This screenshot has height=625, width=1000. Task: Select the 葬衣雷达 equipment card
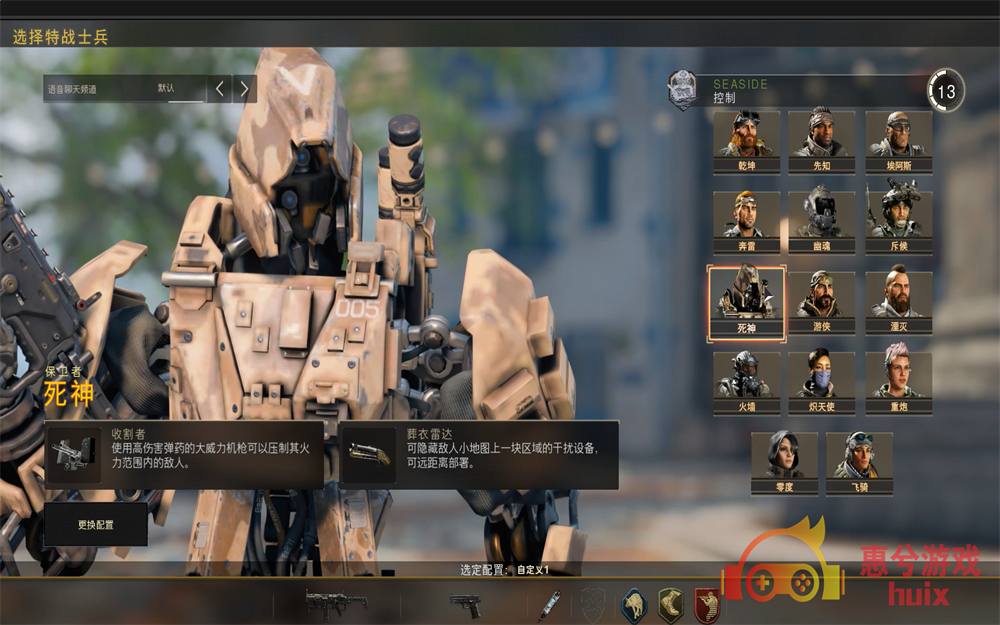(x=478, y=455)
